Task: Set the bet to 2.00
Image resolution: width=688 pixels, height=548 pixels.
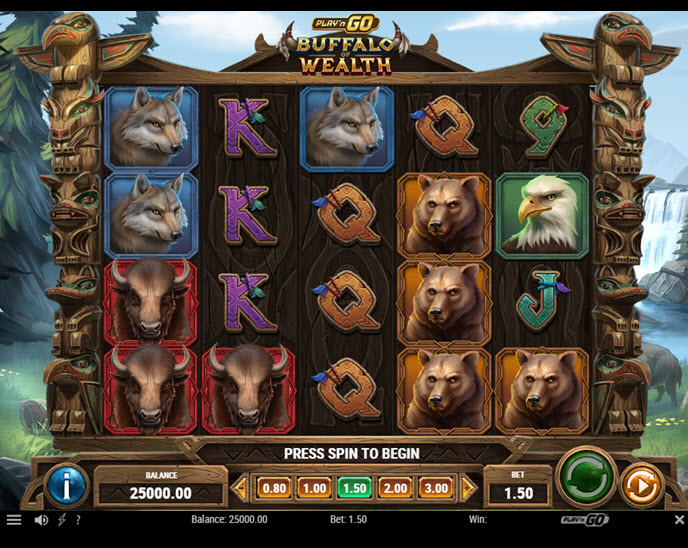Action: [x=395, y=488]
